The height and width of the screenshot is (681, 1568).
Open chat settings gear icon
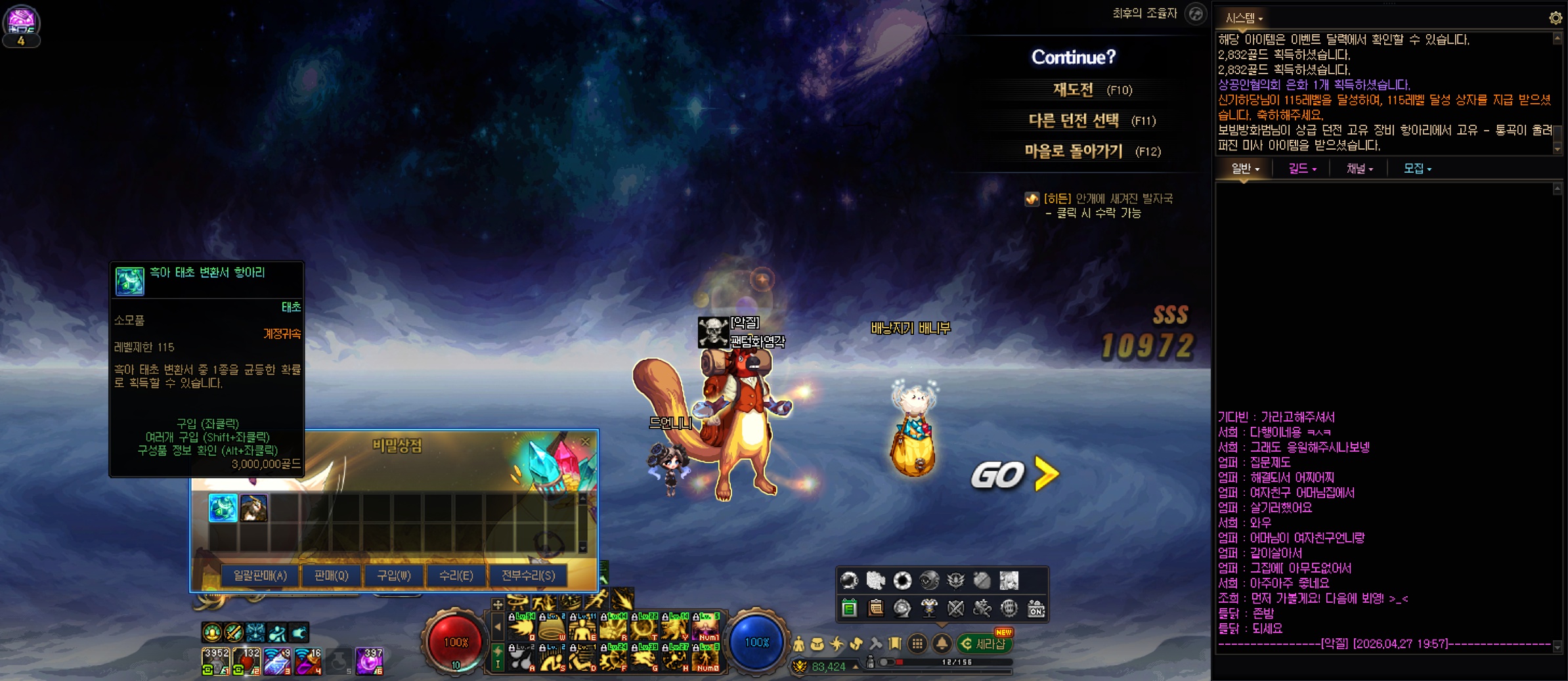click(1556, 18)
